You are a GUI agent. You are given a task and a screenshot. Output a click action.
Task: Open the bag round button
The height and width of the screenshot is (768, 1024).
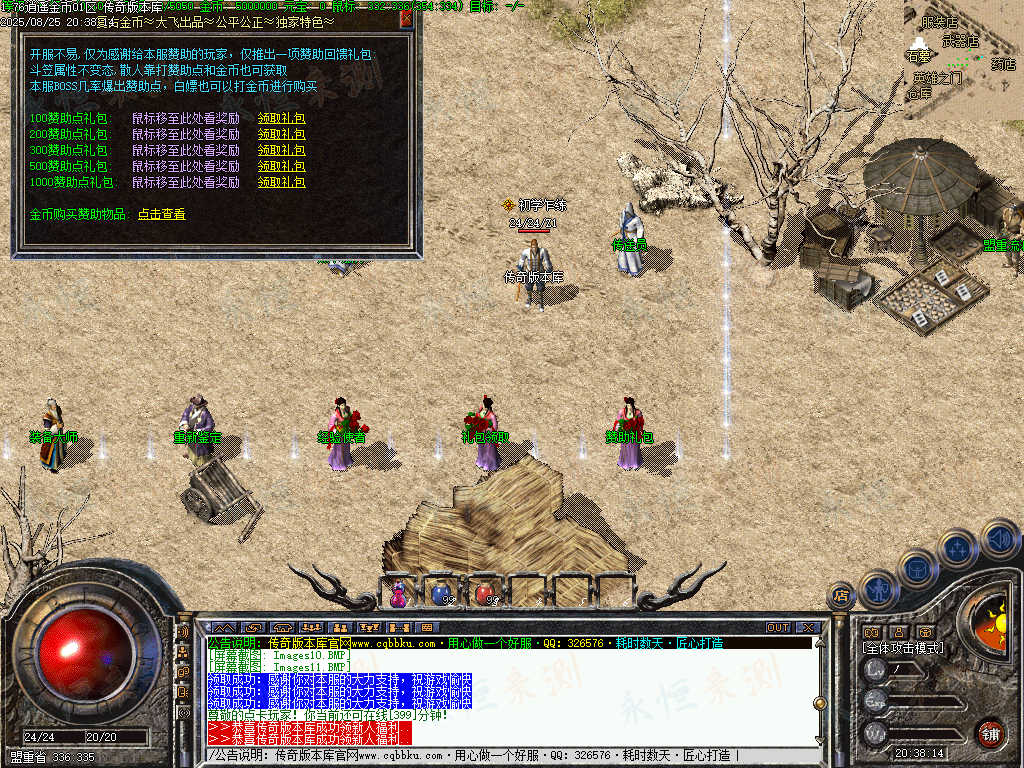(x=917, y=568)
